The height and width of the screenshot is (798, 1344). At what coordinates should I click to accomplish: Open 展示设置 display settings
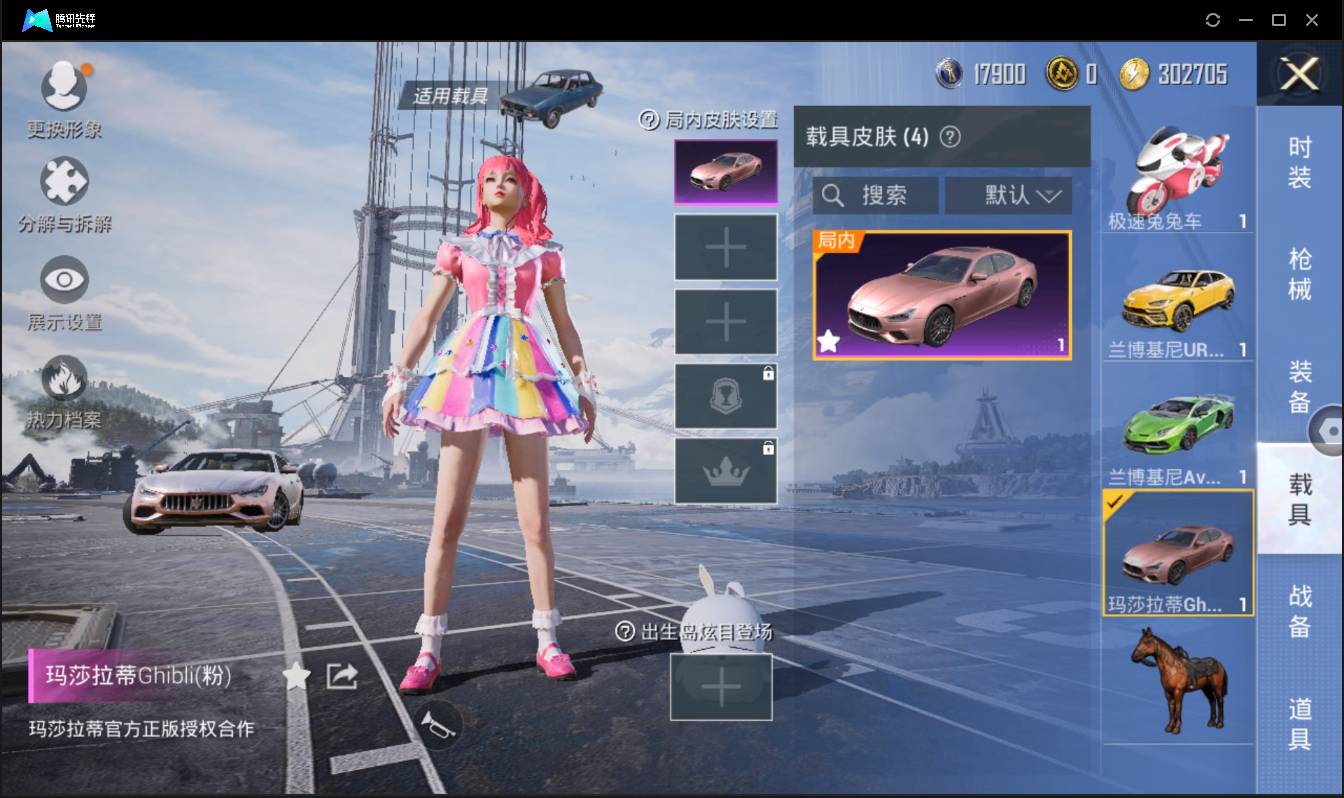coord(64,280)
